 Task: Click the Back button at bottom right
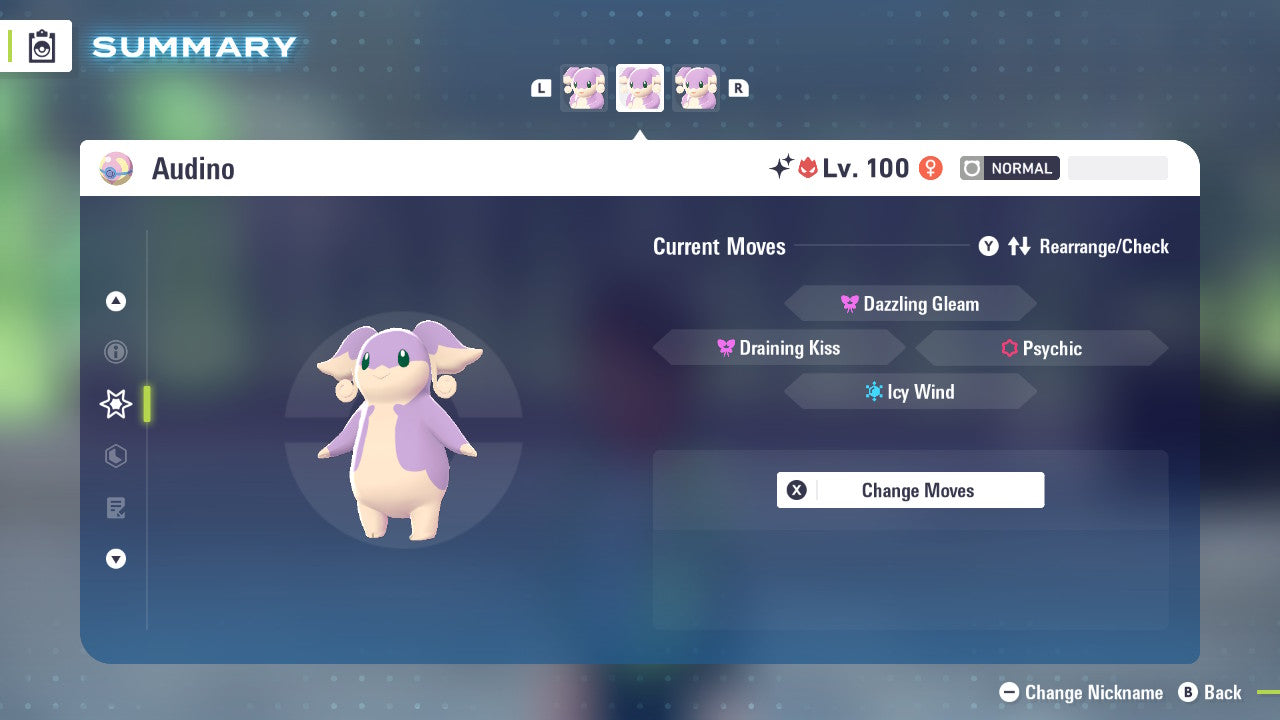pos(1213,692)
